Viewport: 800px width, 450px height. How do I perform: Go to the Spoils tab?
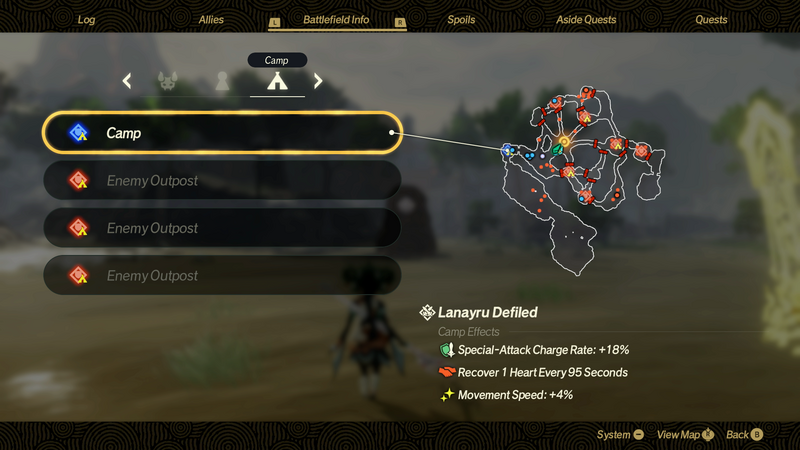[461, 19]
